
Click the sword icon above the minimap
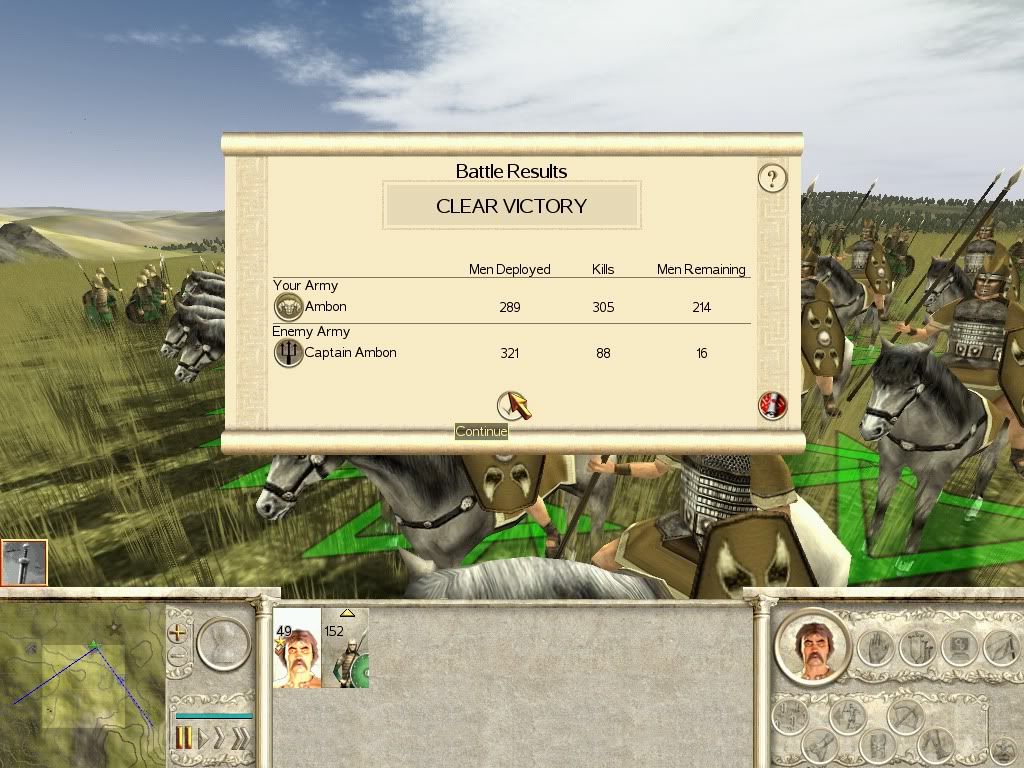tap(24, 563)
